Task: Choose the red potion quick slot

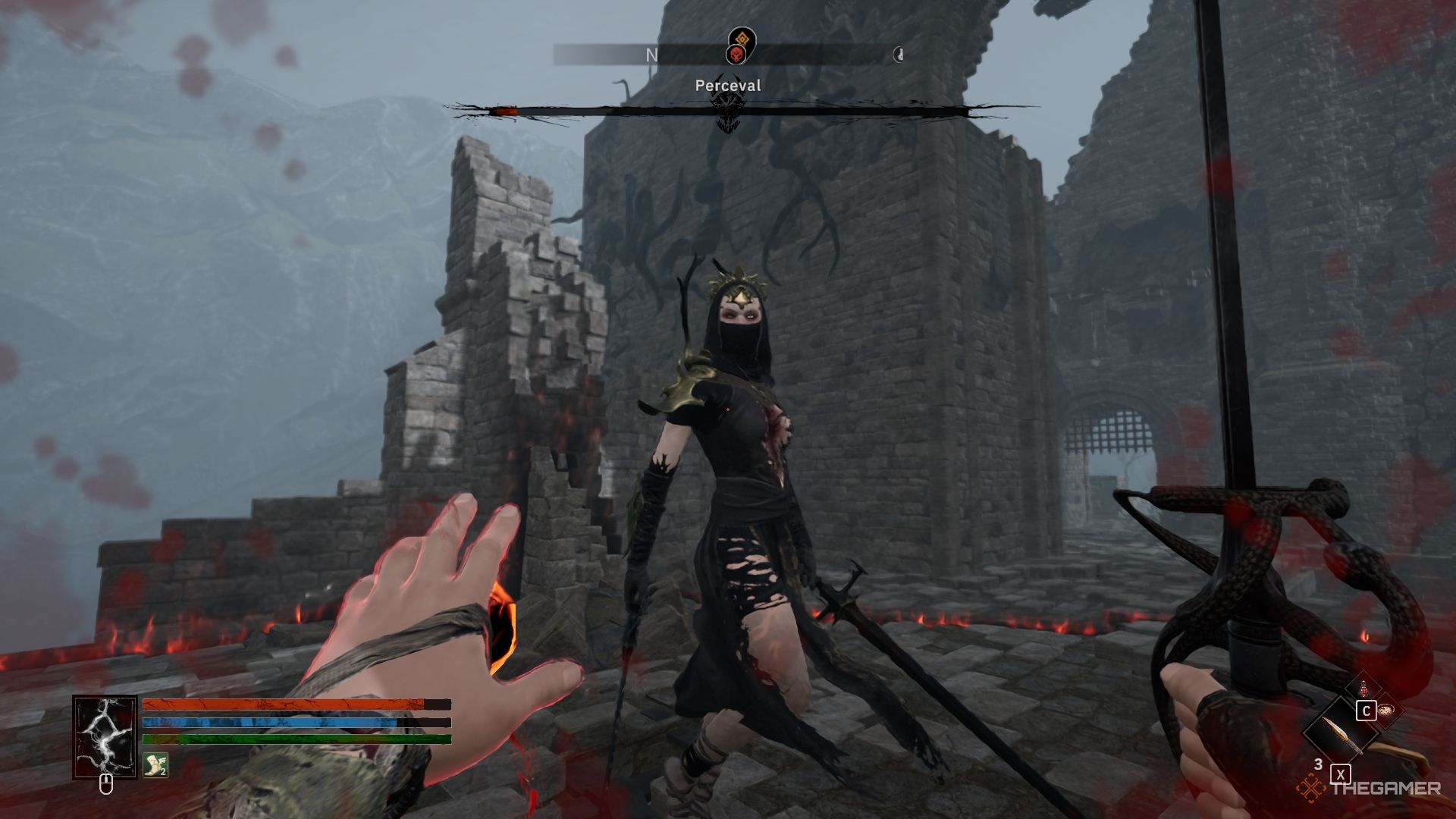Action: (1364, 689)
